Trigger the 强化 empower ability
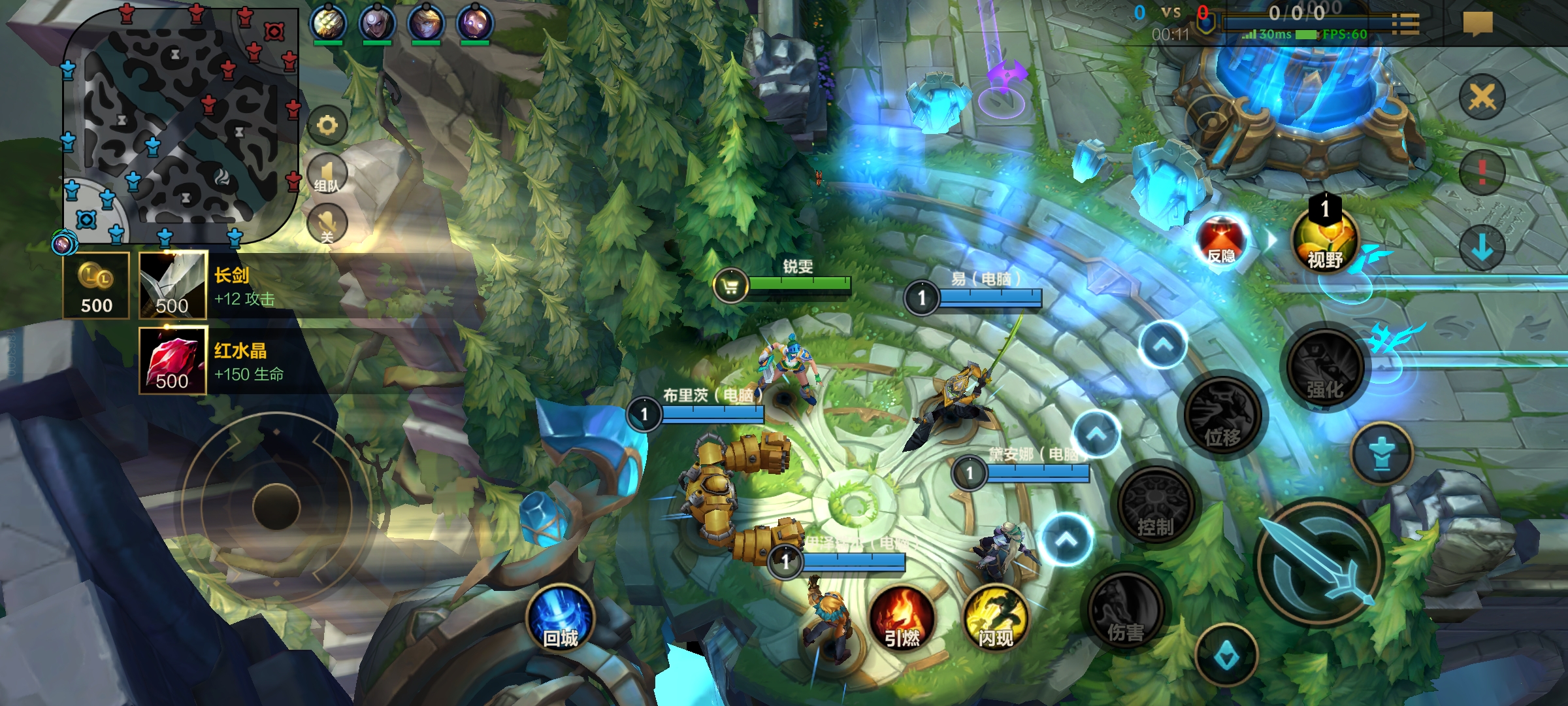 [x=1325, y=368]
